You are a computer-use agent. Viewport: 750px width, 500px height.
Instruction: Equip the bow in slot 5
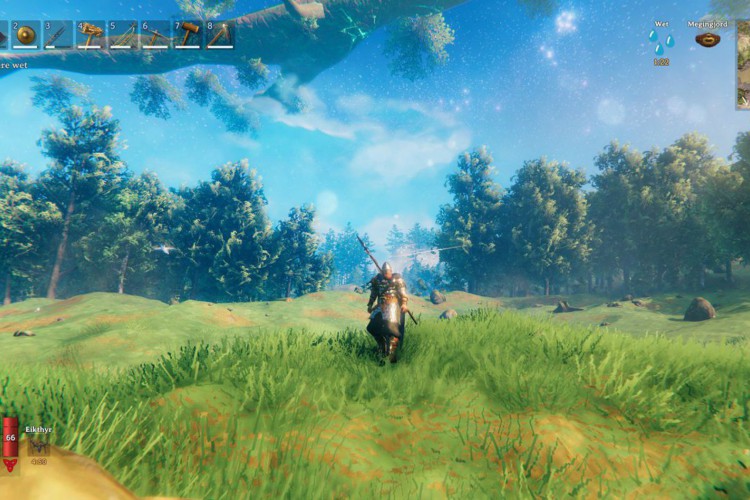123,35
